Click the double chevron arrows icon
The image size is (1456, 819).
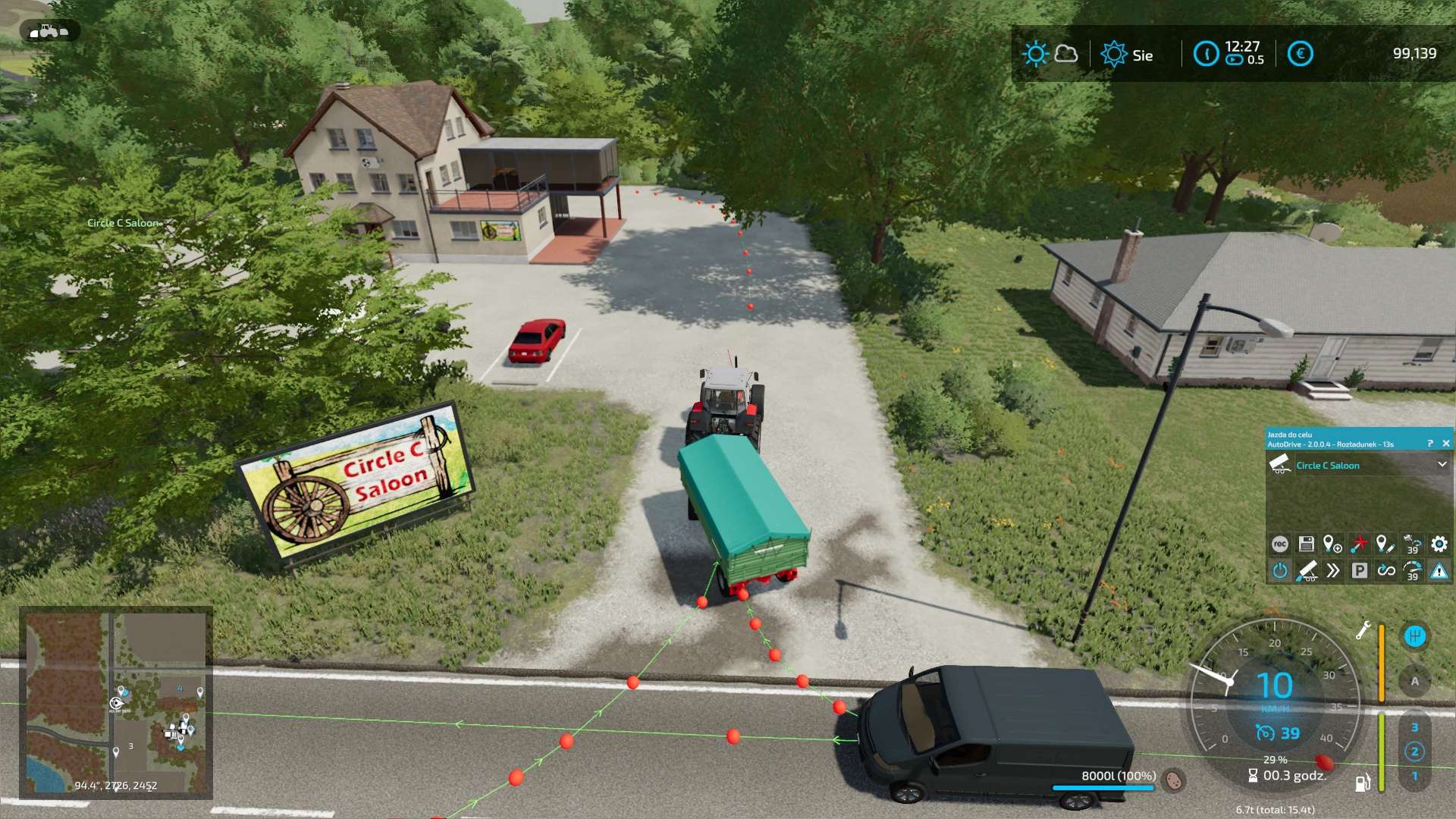click(1333, 570)
